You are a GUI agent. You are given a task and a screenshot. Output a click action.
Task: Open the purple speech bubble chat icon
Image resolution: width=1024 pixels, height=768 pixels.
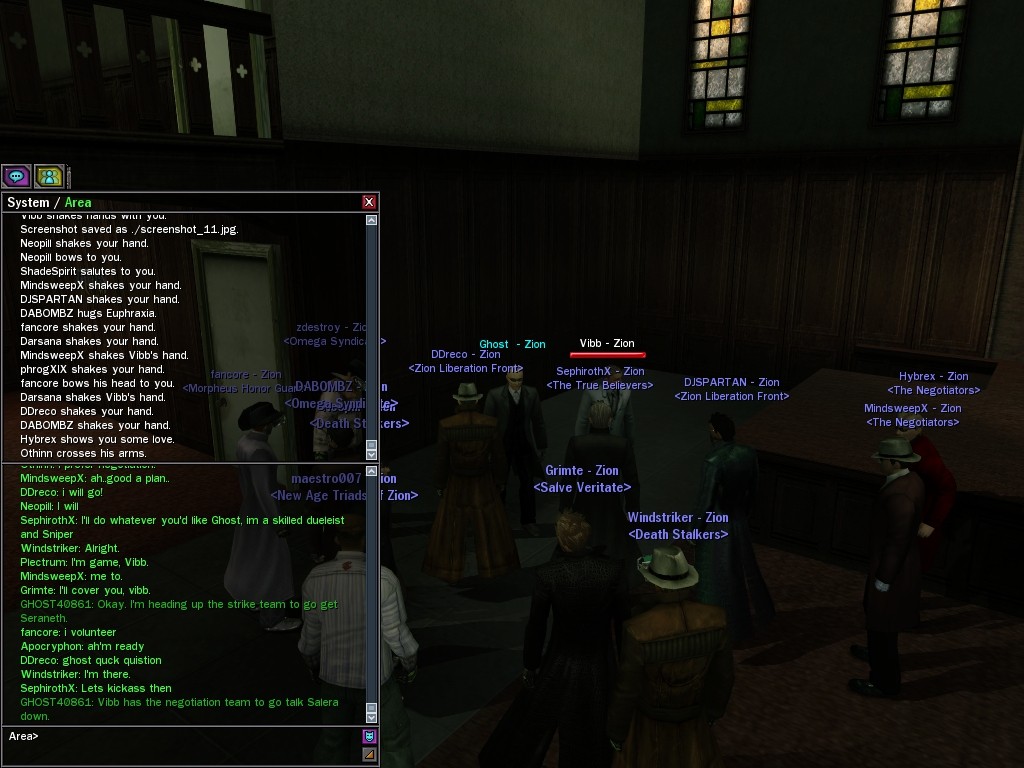pyautogui.click(x=16, y=177)
